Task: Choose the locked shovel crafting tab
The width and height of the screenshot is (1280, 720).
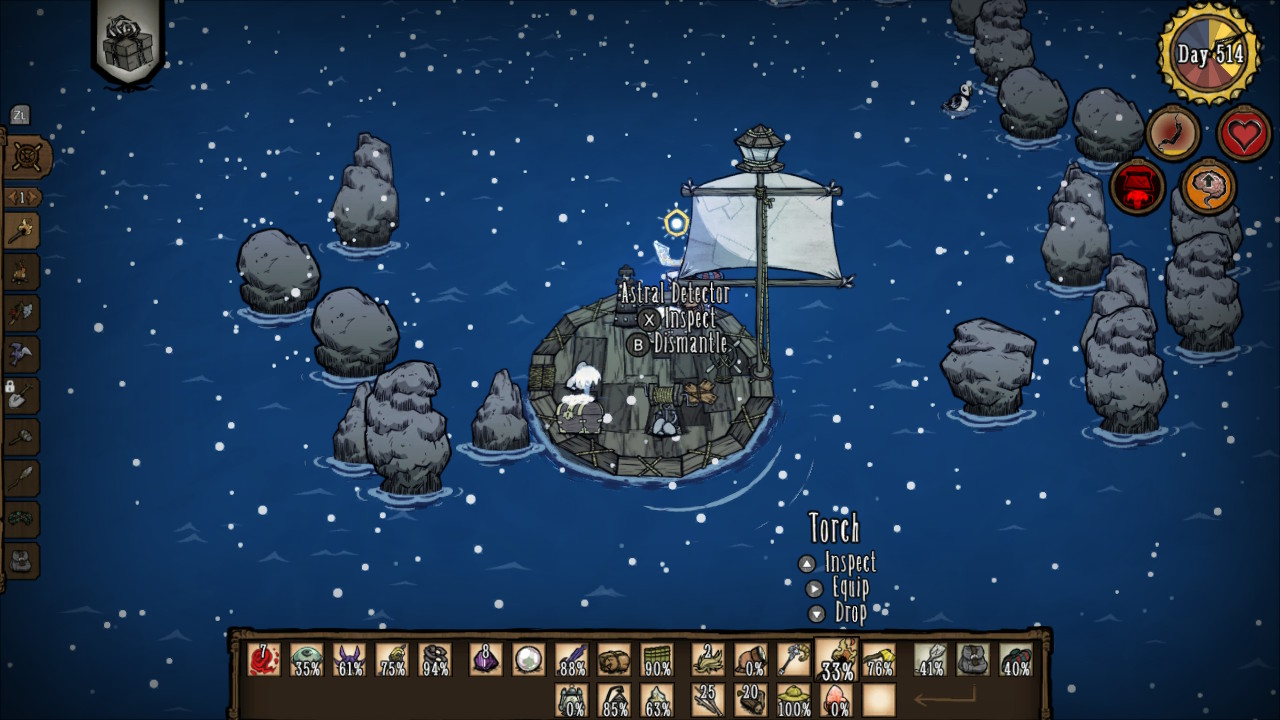Action: [x=21, y=396]
